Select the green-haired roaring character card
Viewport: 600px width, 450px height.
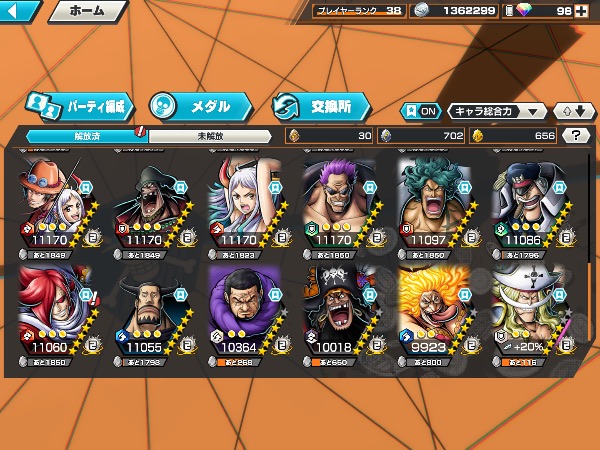434,205
